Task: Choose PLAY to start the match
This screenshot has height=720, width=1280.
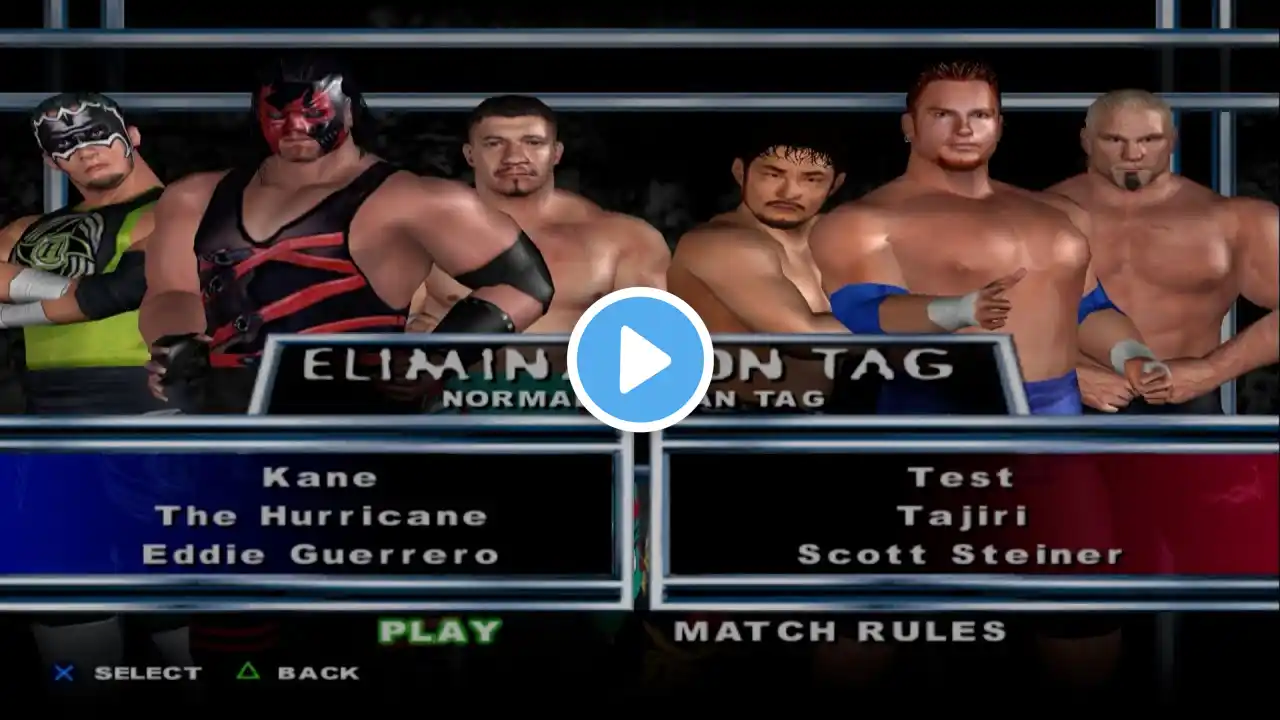Action: (x=439, y=631)
